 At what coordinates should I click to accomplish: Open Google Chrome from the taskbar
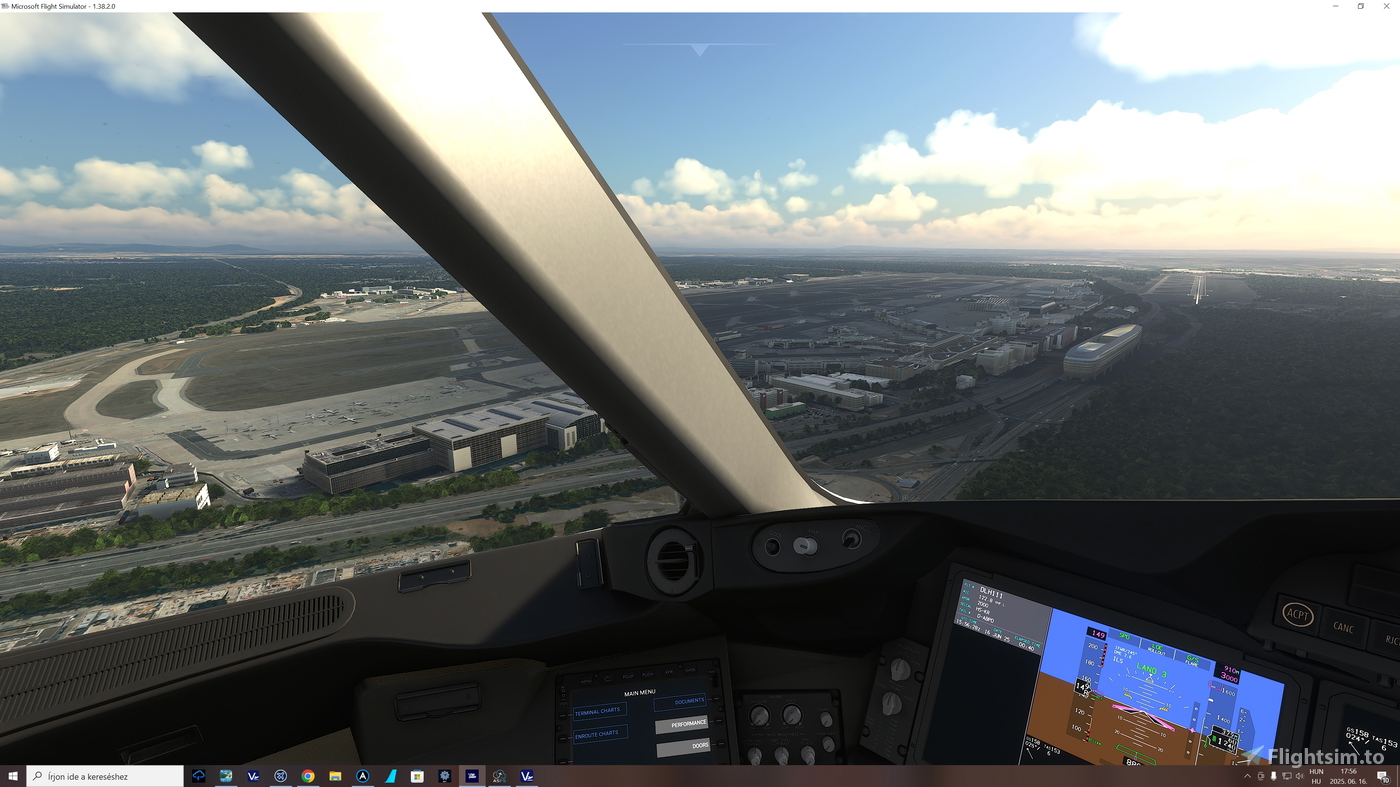pos(307,775)
